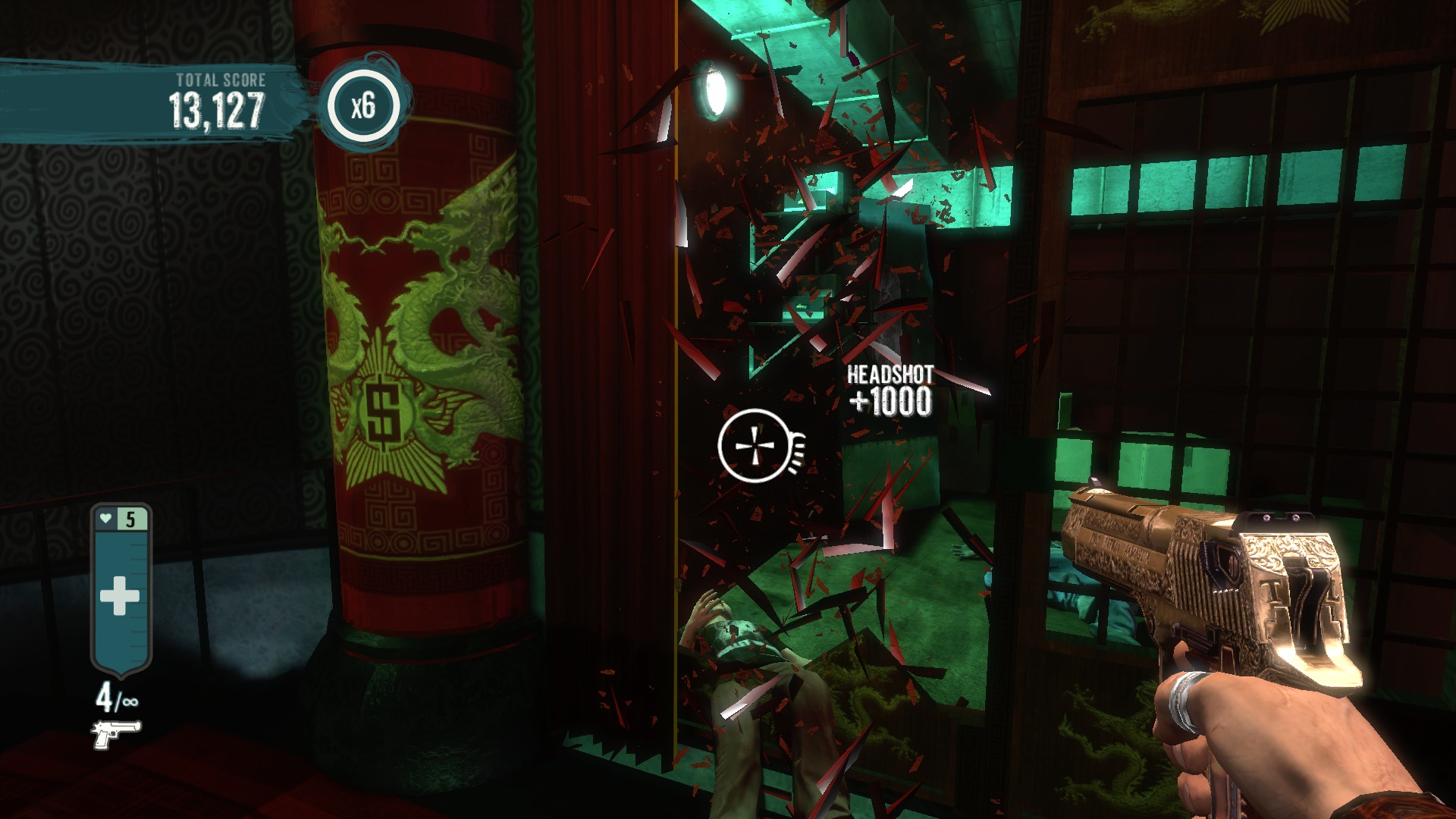Click the white plus health vial icon
The image size is (1456, 819).
120,595
